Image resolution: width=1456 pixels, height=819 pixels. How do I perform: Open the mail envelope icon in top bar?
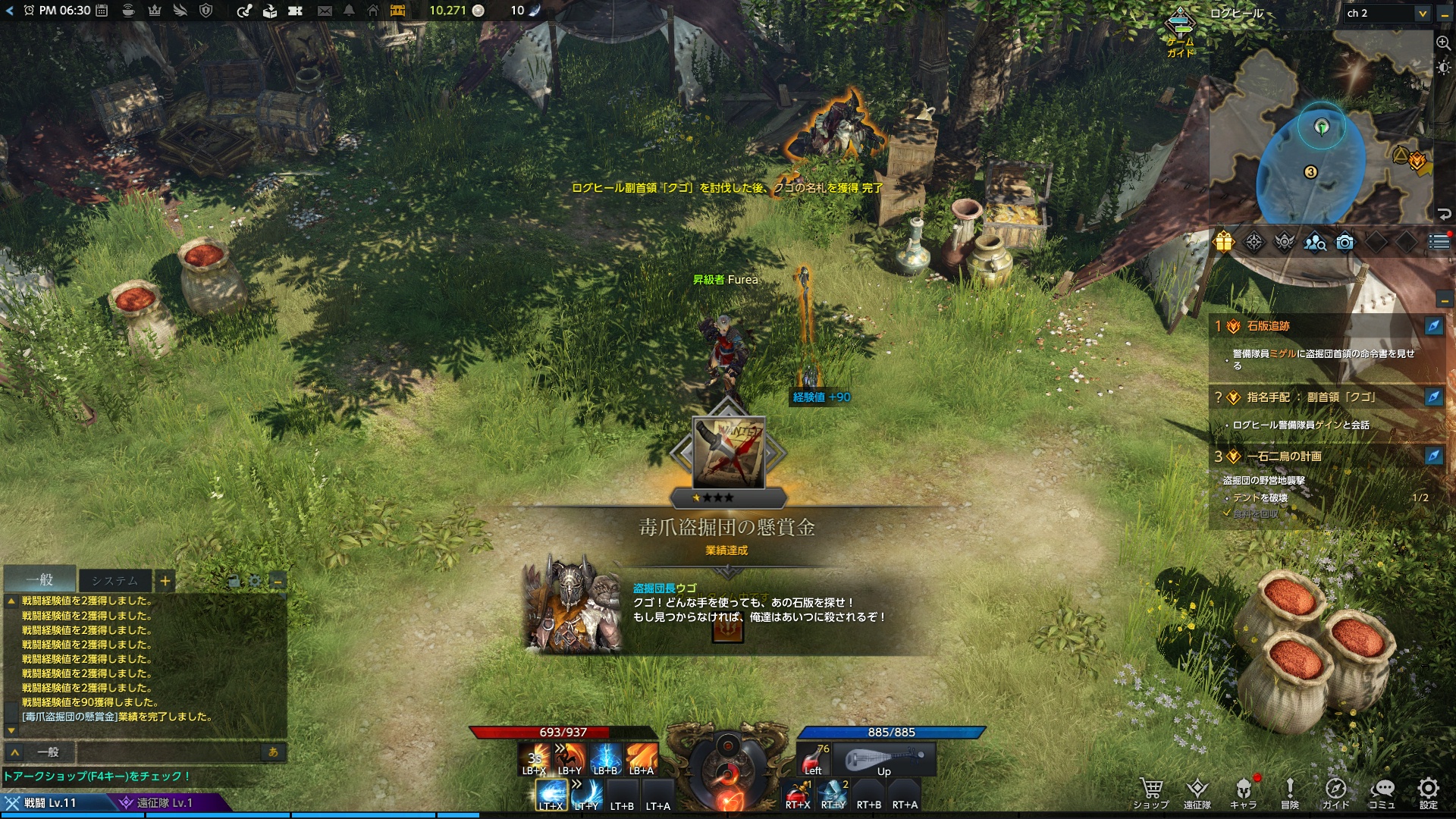pos(325,11)
